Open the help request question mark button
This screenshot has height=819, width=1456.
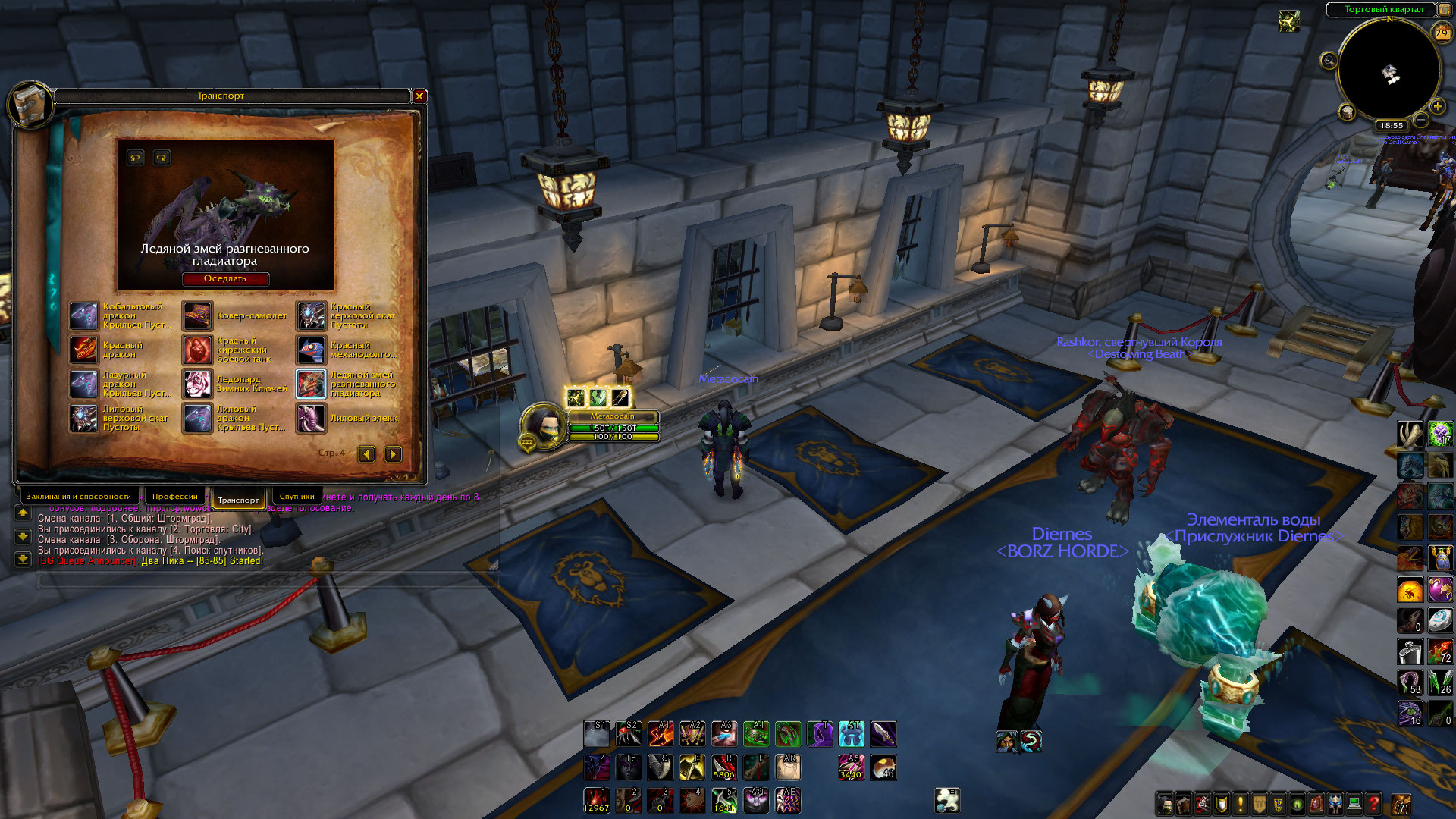point(1373,803)
